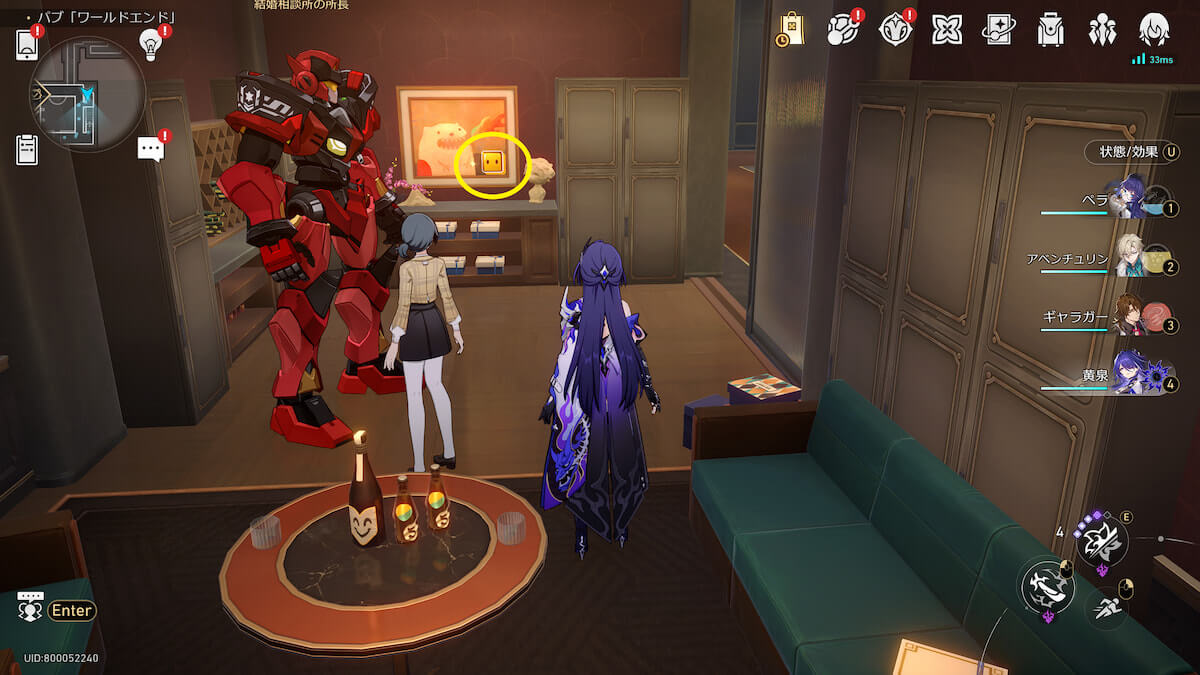The height and width of the screenshot is (675, 1200).
Task: Switch to party member 黄泉
Action: (1130, 375)
